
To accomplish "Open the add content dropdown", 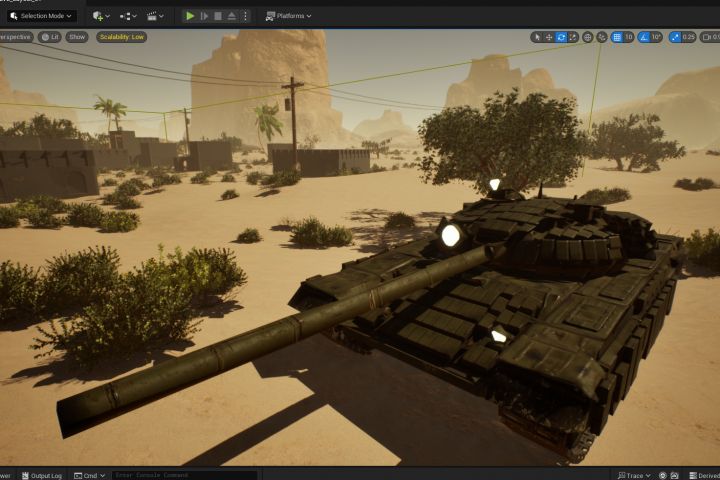I will click(x=99, y=16).
